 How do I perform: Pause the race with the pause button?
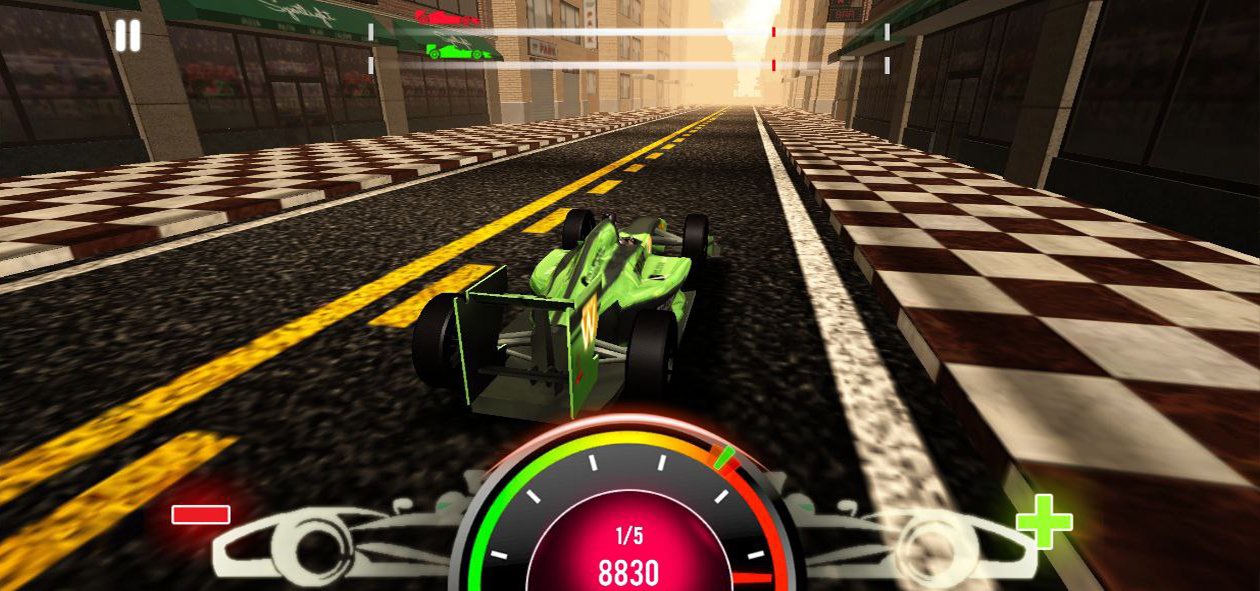pos(127,36)
